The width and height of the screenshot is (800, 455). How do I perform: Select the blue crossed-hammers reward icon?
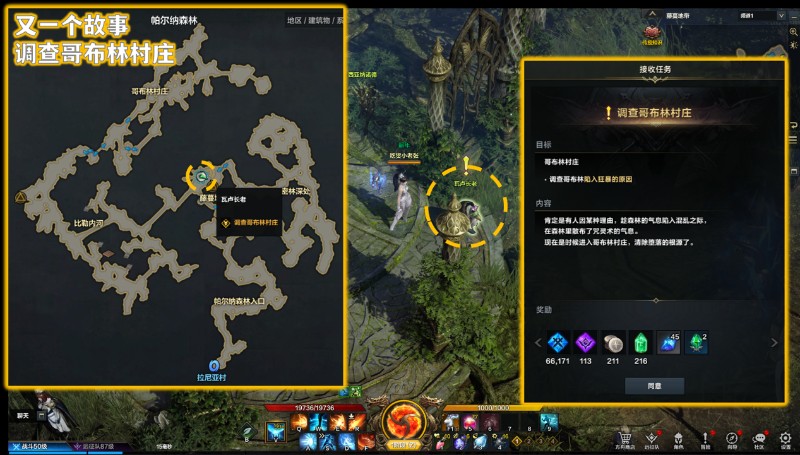tap(557, 342)
